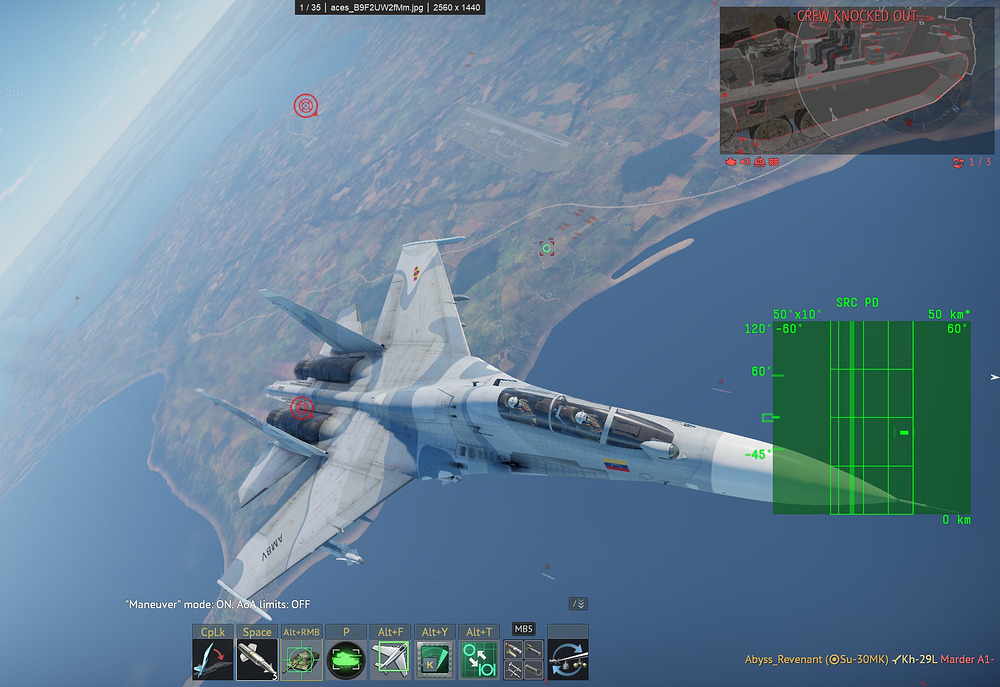
Task: Select the Kh-29L missile slot
Action: [256, 661]
